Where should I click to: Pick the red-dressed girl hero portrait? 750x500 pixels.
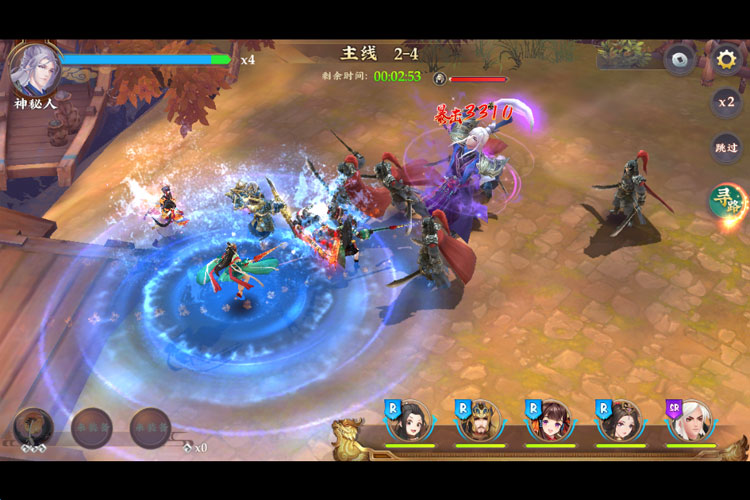[x=550, y=420]
